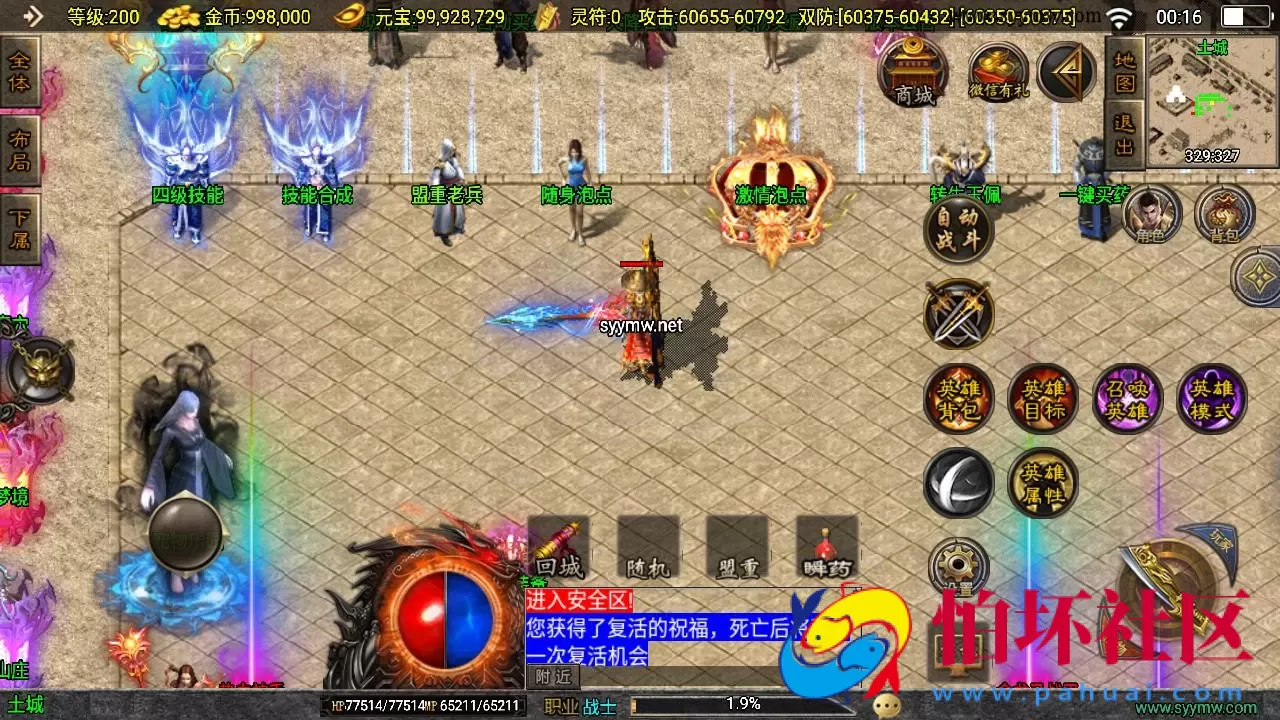Open the 背包 backpack icon
The height and width of the screenshot is (720, 1280).
pos(1225,213)
